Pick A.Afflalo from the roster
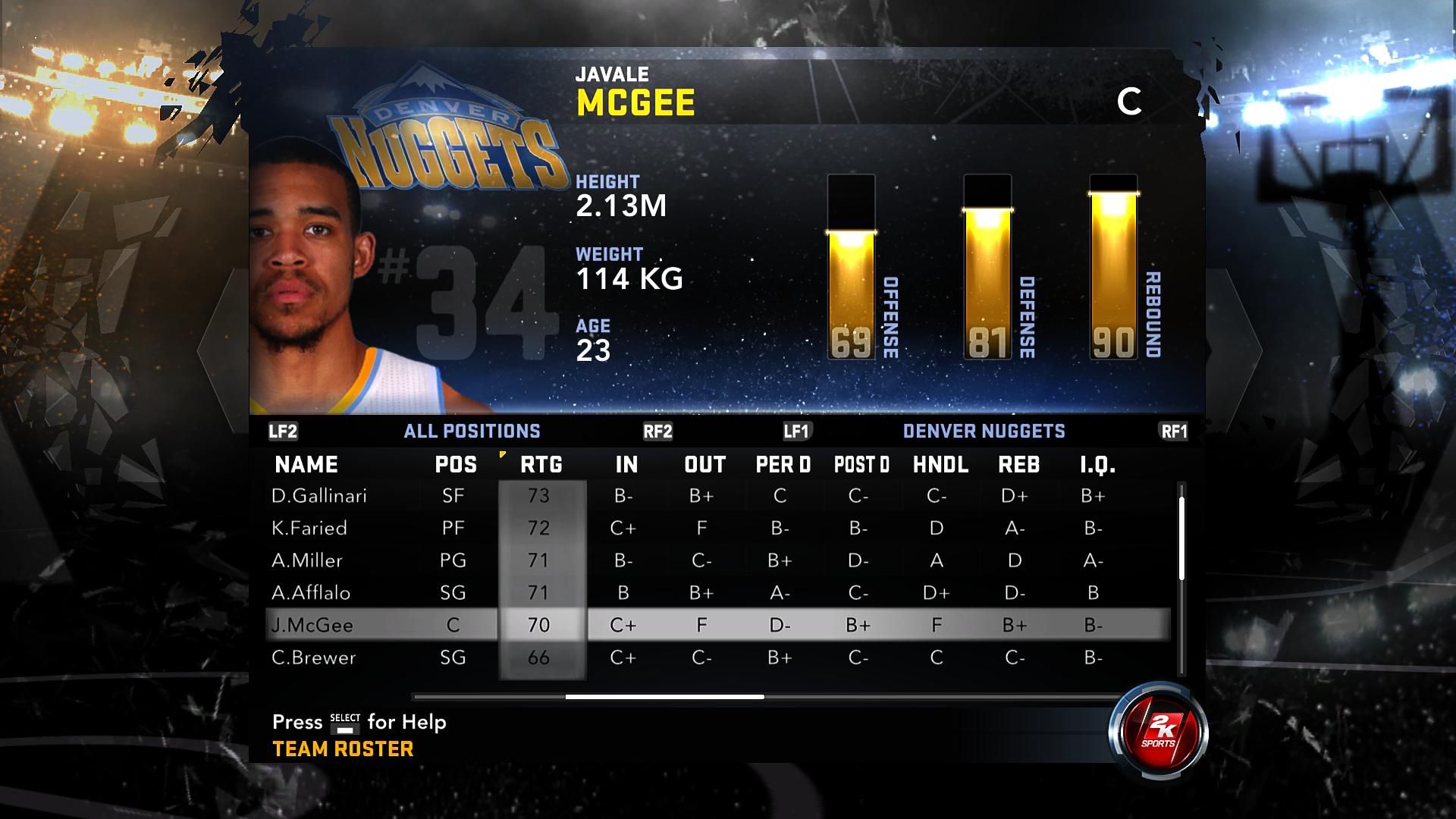The height and width of the screenshot is (819, 1456). 311,593
